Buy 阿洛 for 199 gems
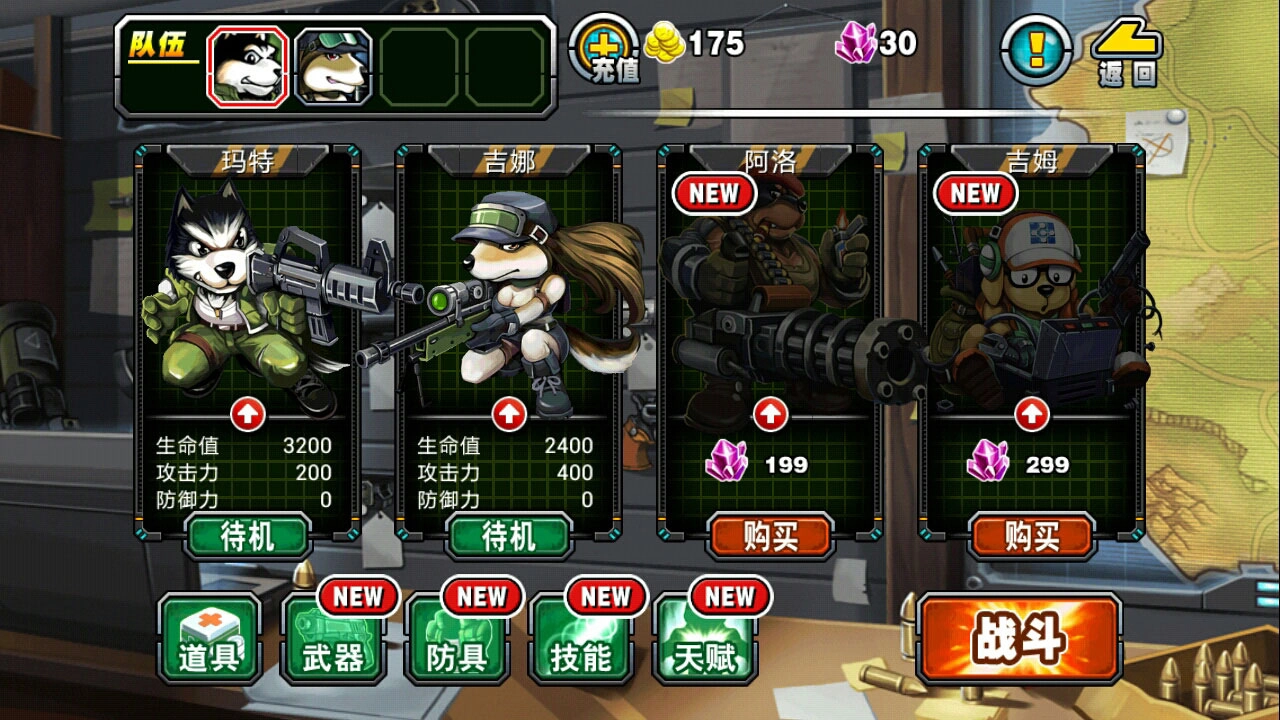Viewport: 1280px width, 720px height. coord(768,537)
